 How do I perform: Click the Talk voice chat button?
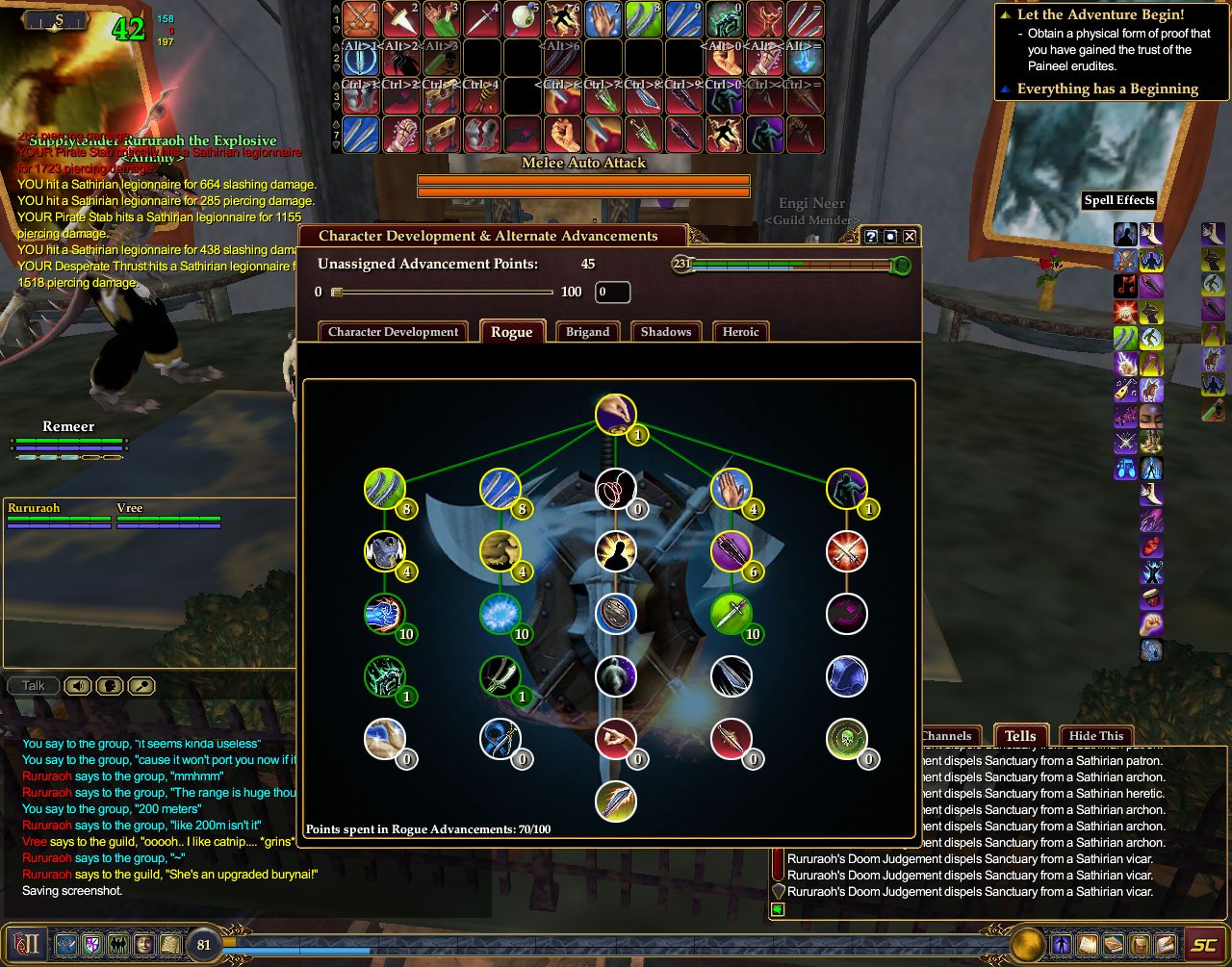[34, 686]
